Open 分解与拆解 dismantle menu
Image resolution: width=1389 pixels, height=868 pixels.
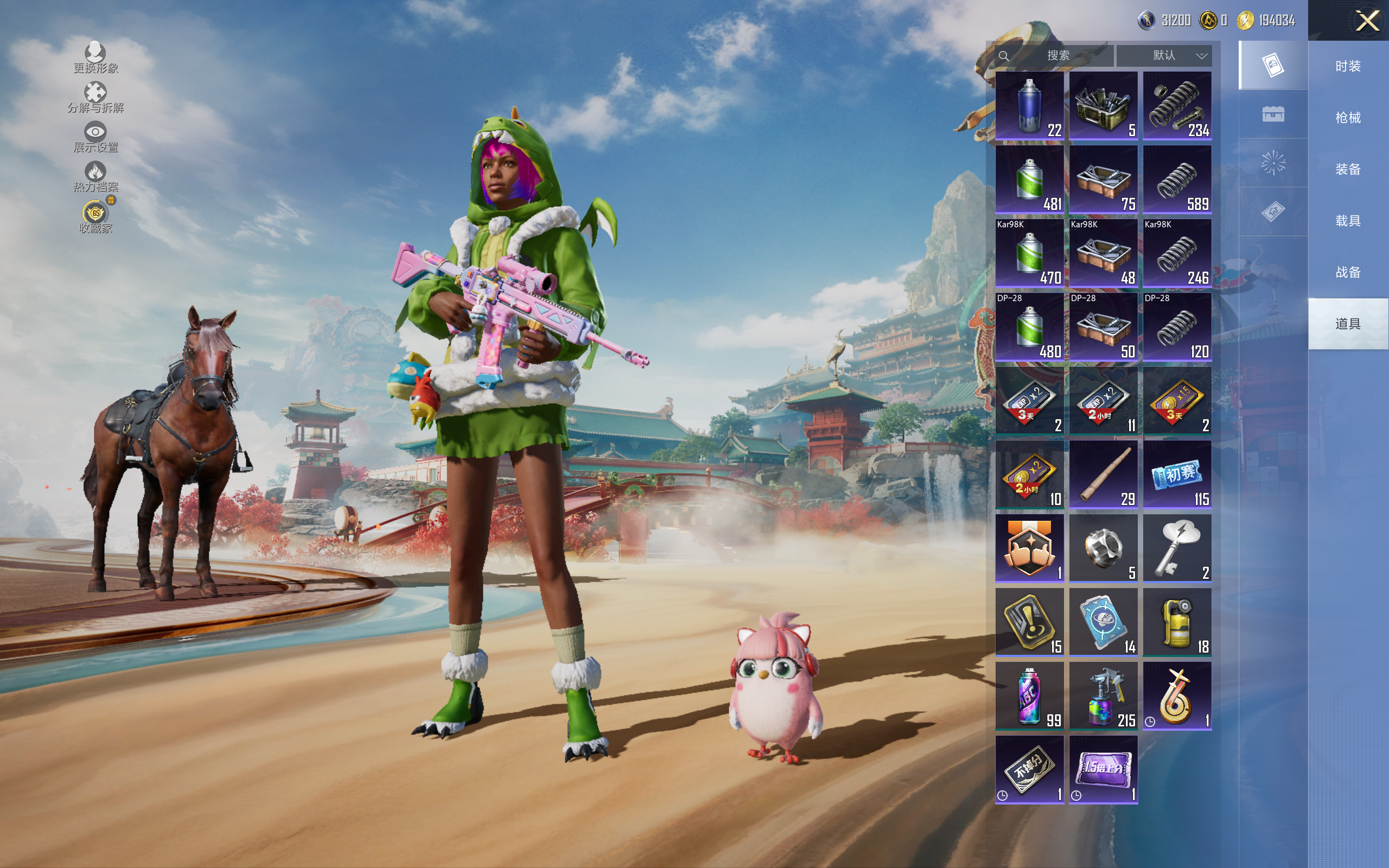(95, 97)
